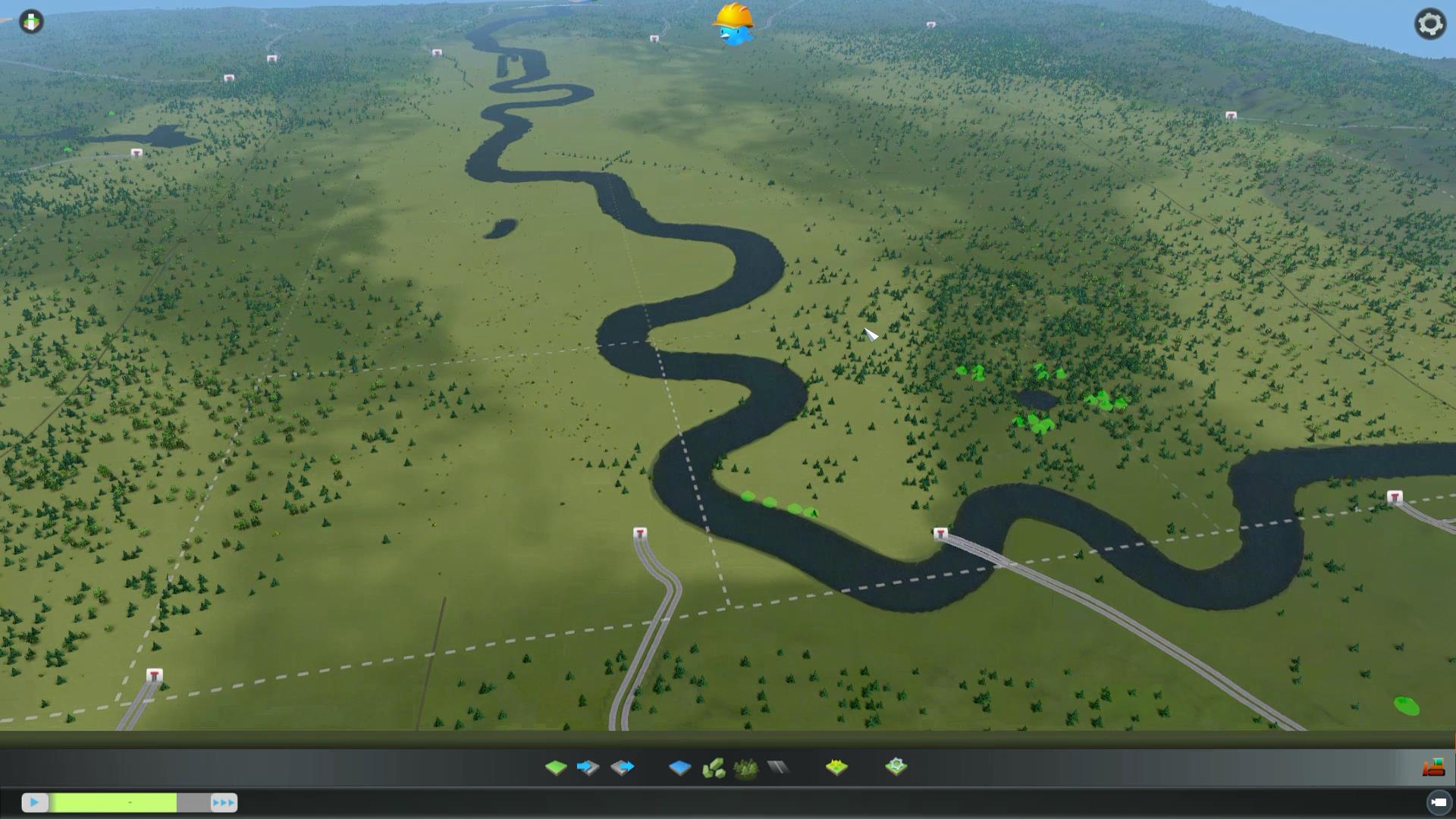Open the yellow-green environment tile tool

pyautogui.click(x=836, y=767)
